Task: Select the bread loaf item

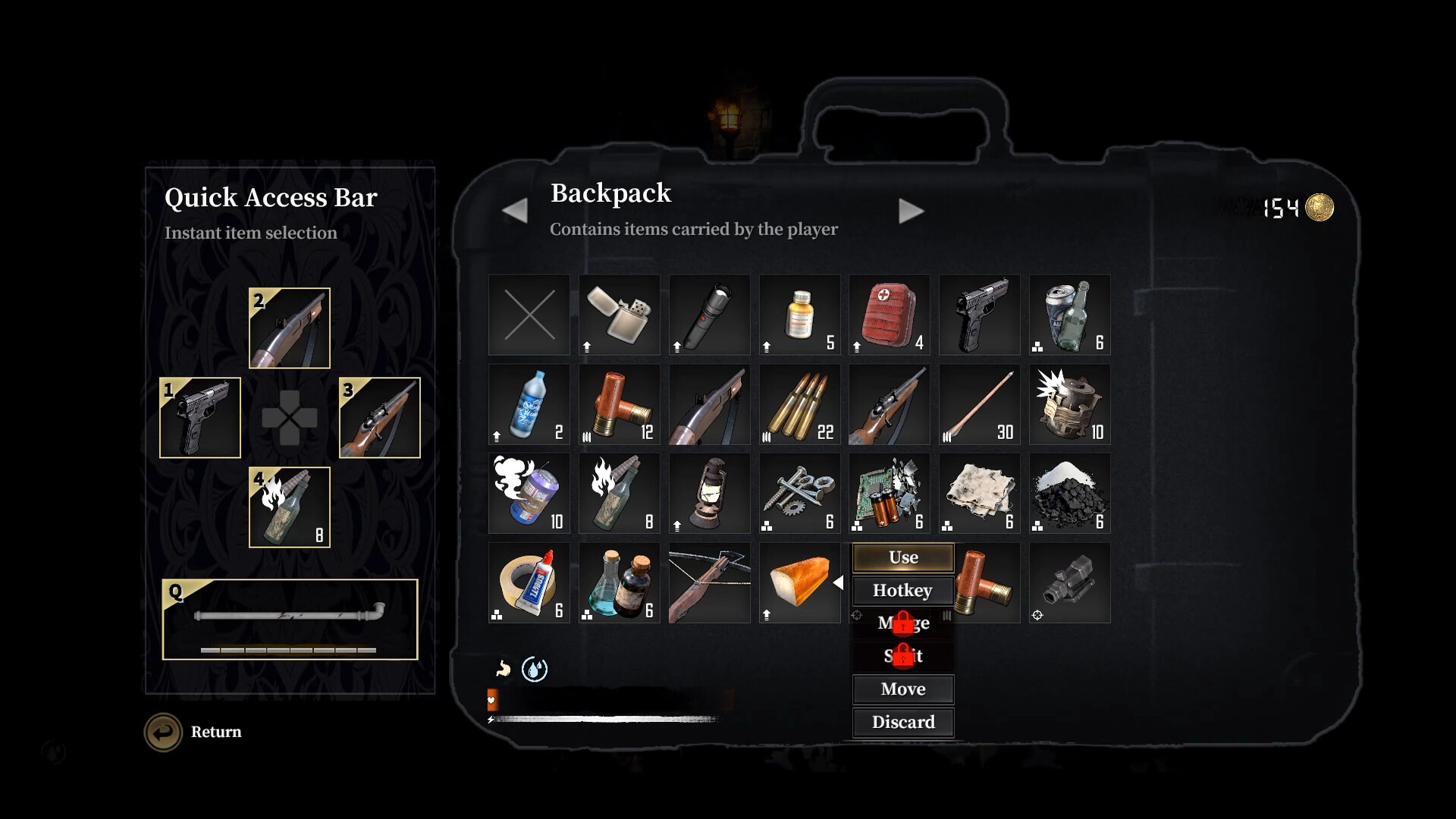Action: (x=799, y=583)
